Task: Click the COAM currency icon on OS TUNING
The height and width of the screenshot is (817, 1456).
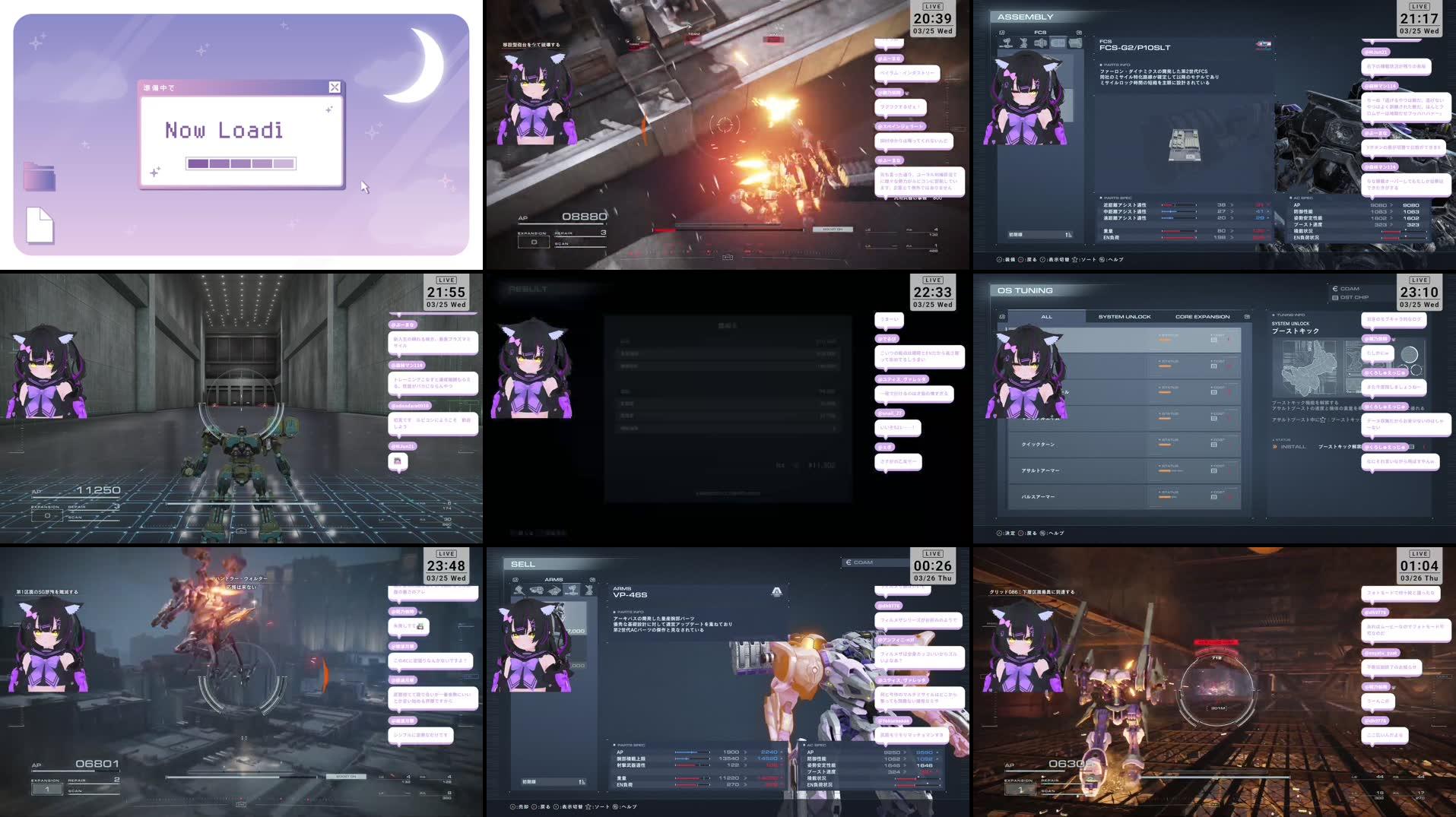Action: pos(1335,289)
